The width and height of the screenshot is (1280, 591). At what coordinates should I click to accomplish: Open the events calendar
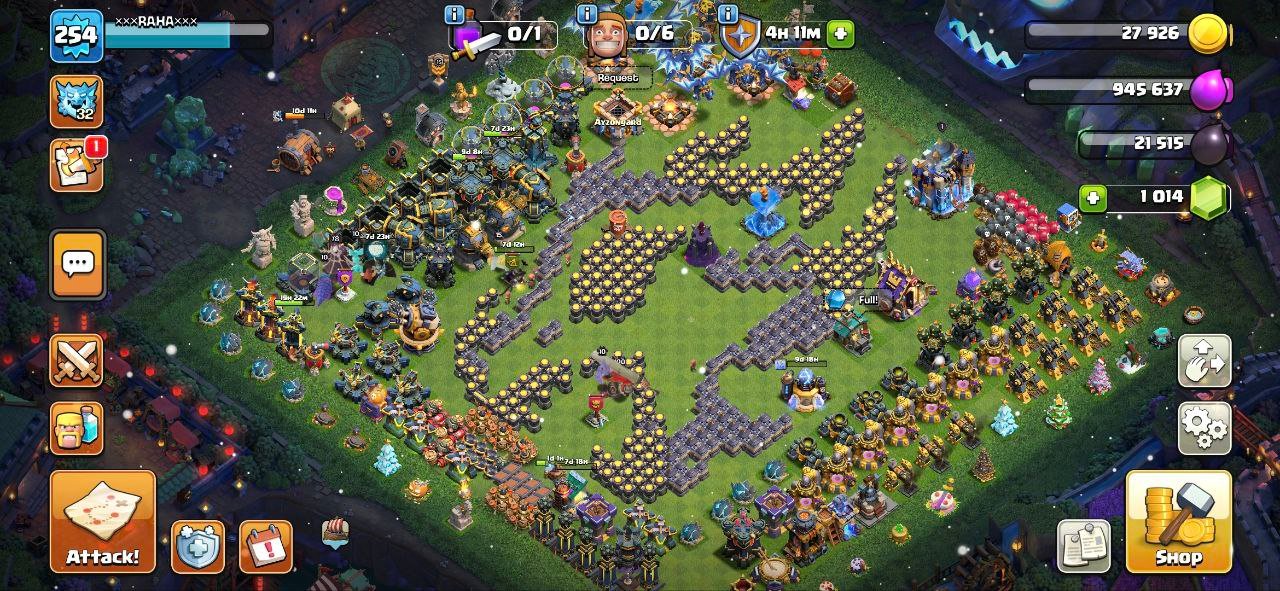point(266,547)
